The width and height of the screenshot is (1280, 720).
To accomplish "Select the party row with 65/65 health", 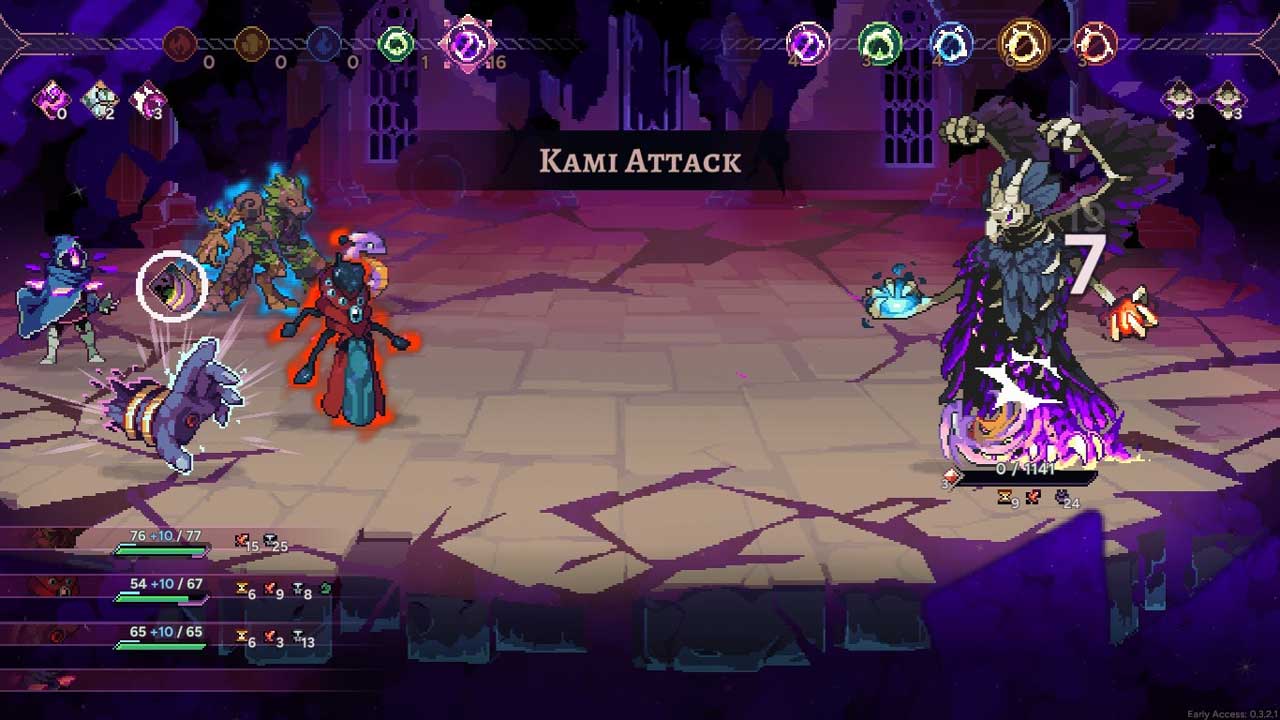I will point(160,638).
